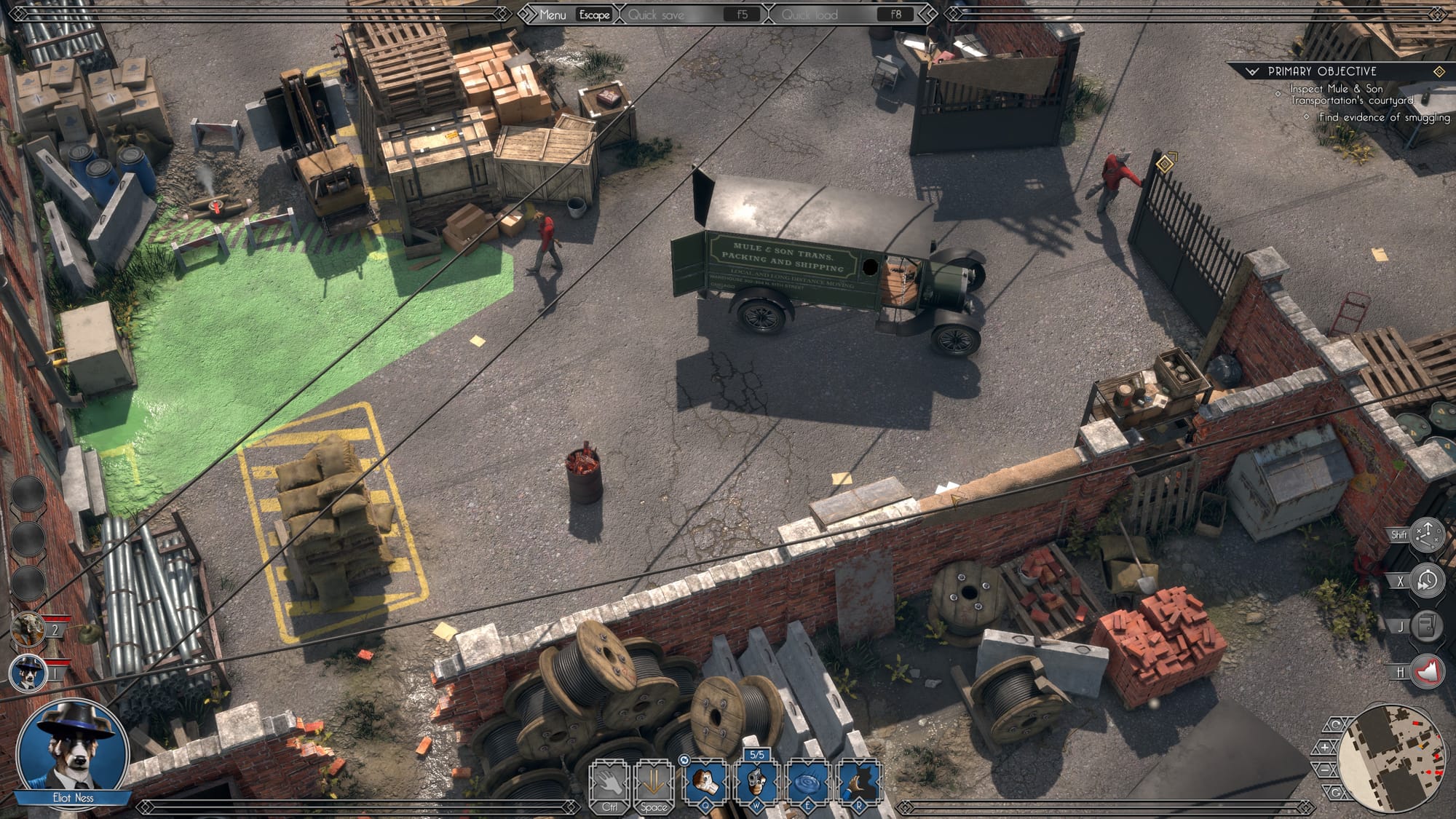Collapse the Primary Objective tracker
The image size is (1456, 819).
(x=1252, y=71)
